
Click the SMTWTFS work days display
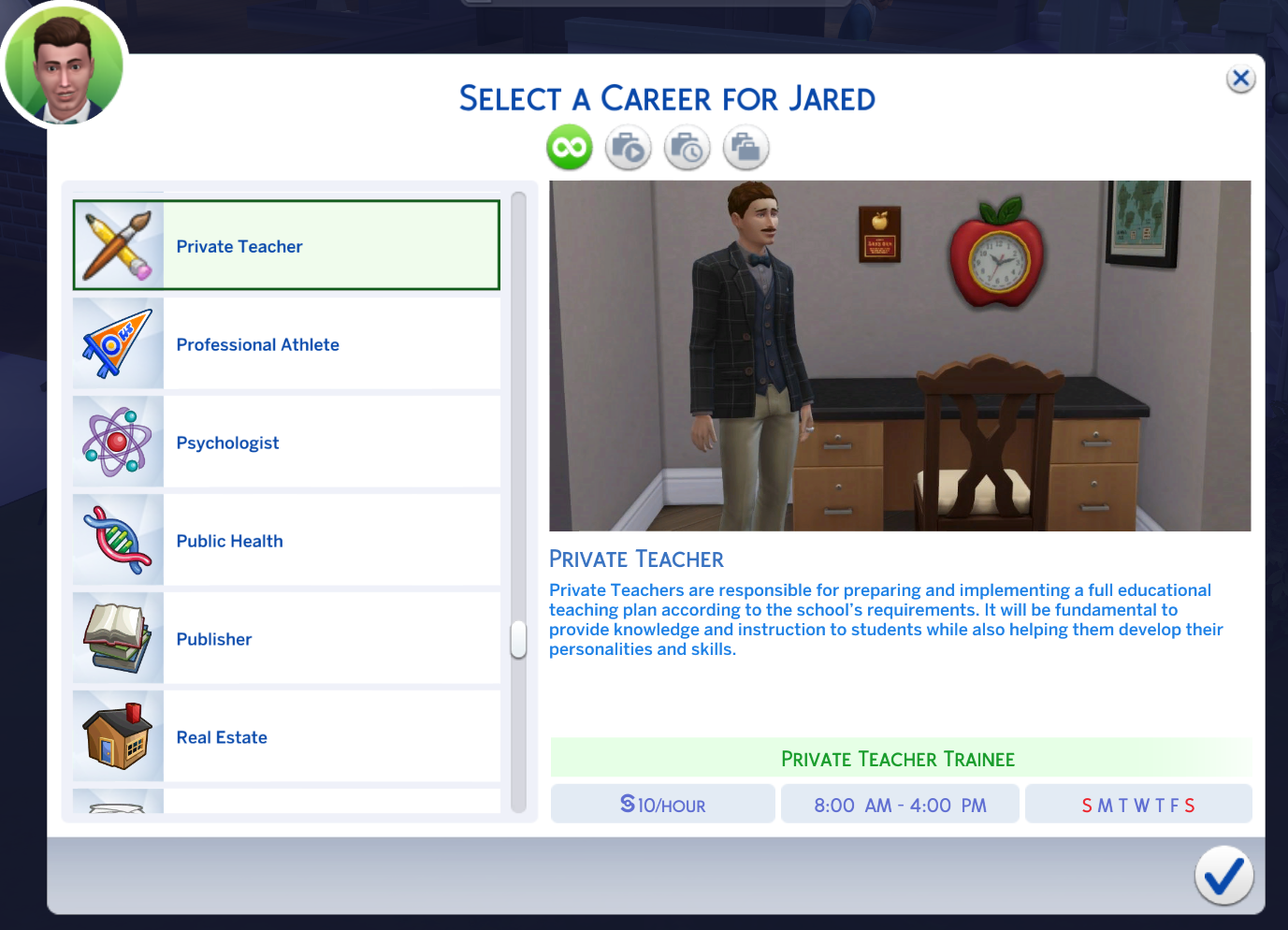[1137, 803]
